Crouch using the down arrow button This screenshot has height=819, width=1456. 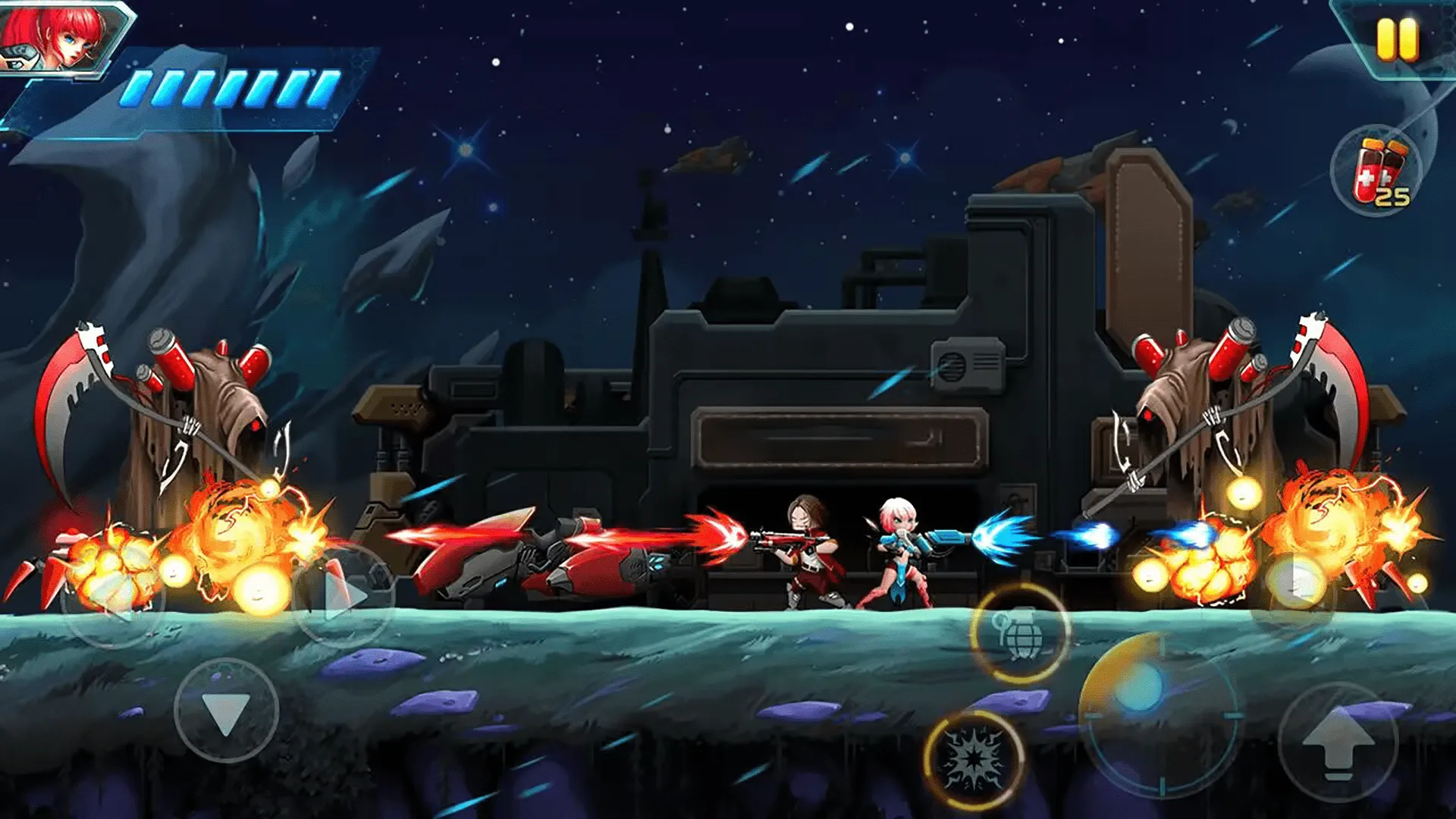(226, 711)
